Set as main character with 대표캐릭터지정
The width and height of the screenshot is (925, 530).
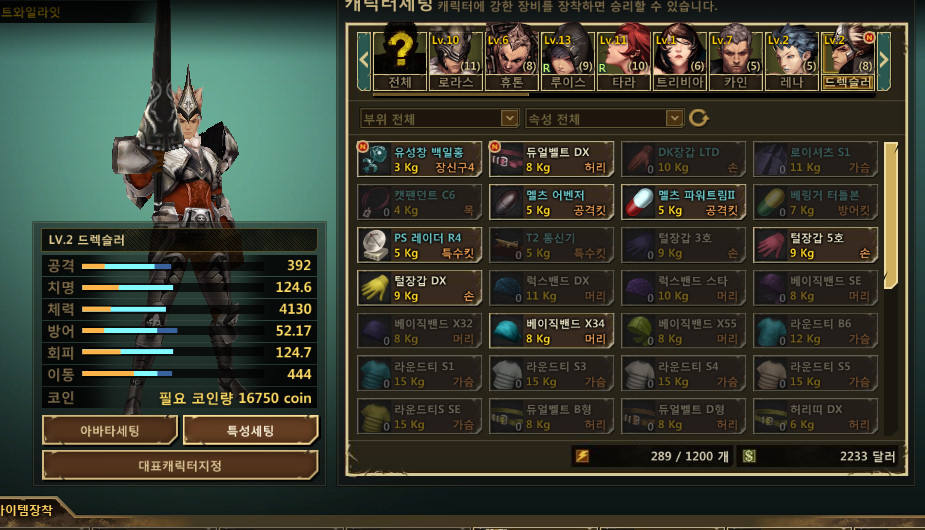180,465
